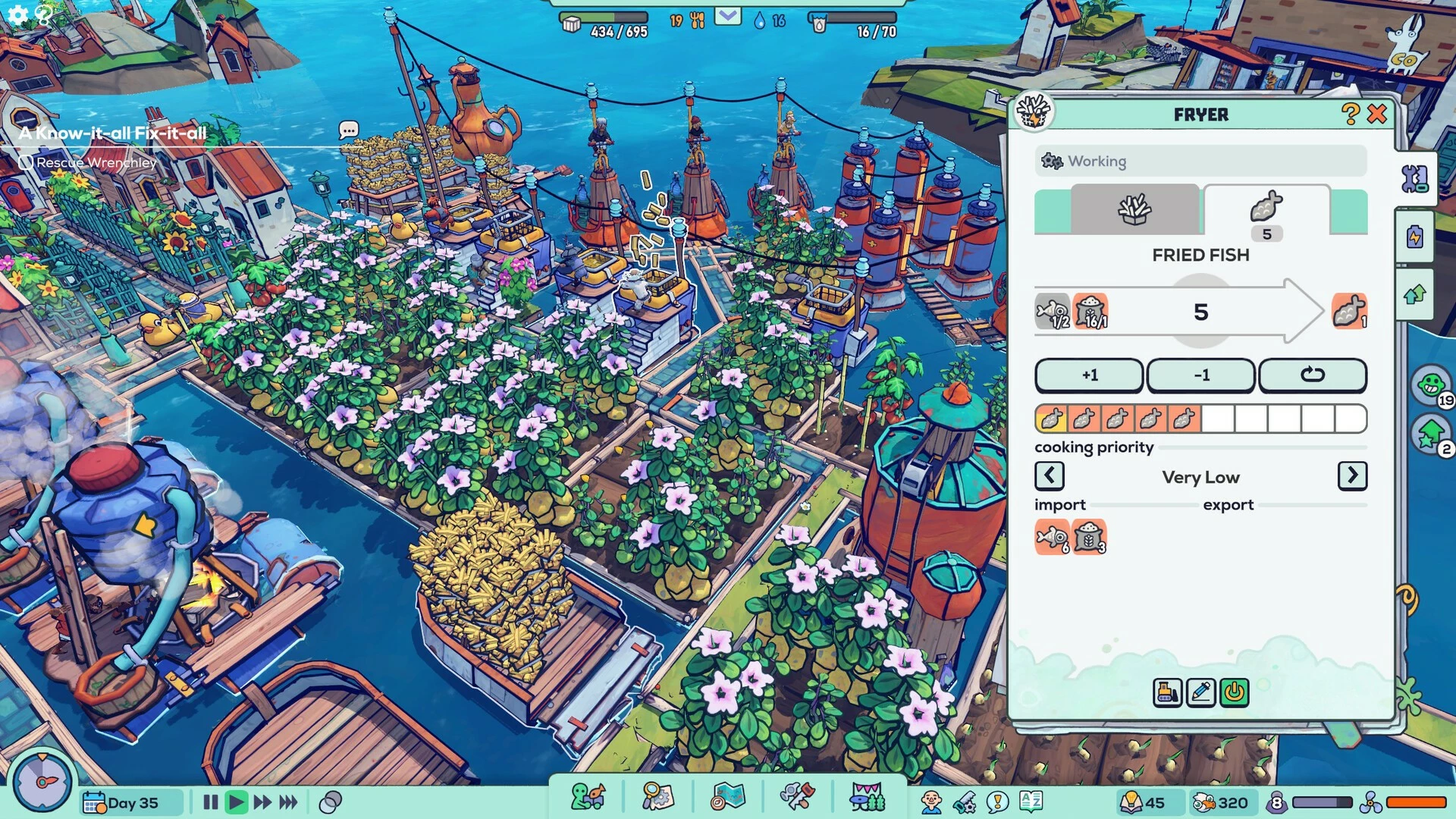Viewport: 1456px width, 819px height.
Task: Open the battery power side tab
Action: tap(1415, 237)
